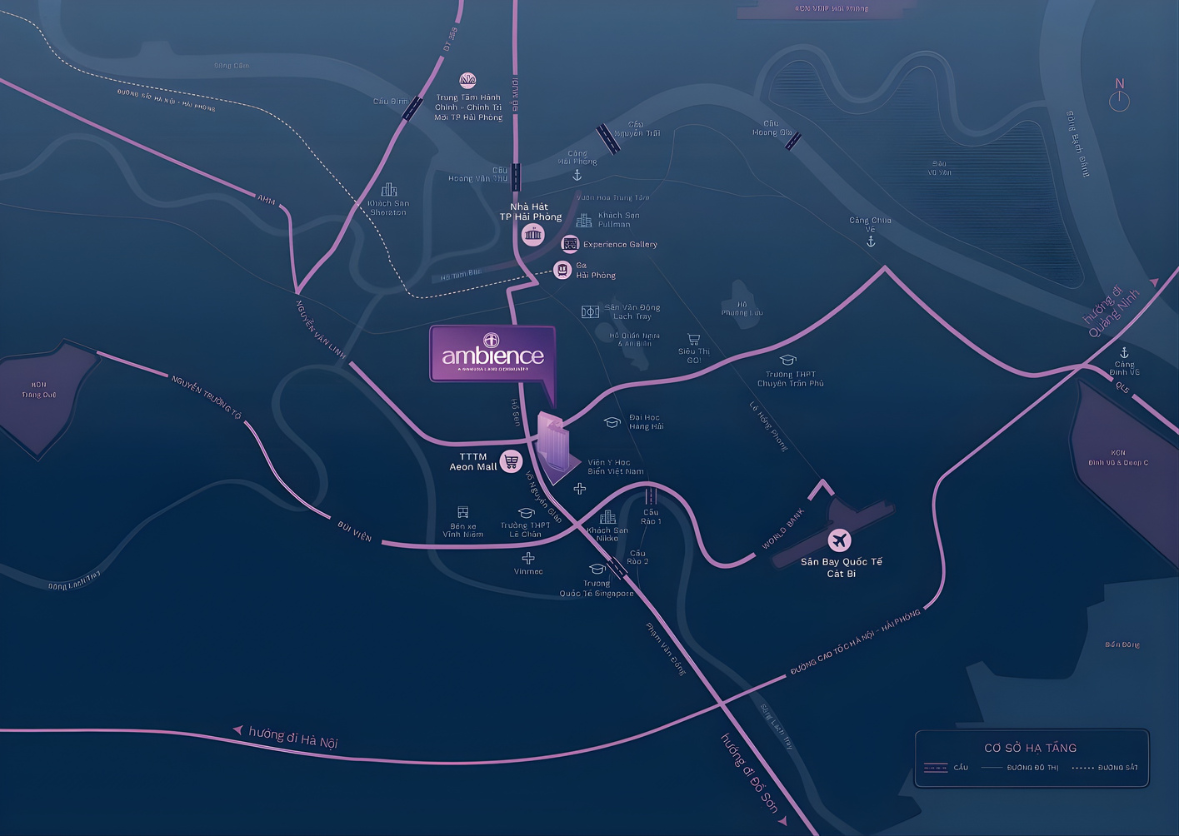Select the Vinmec hospital cross marker
The image size is (1179, 836).
528,558
